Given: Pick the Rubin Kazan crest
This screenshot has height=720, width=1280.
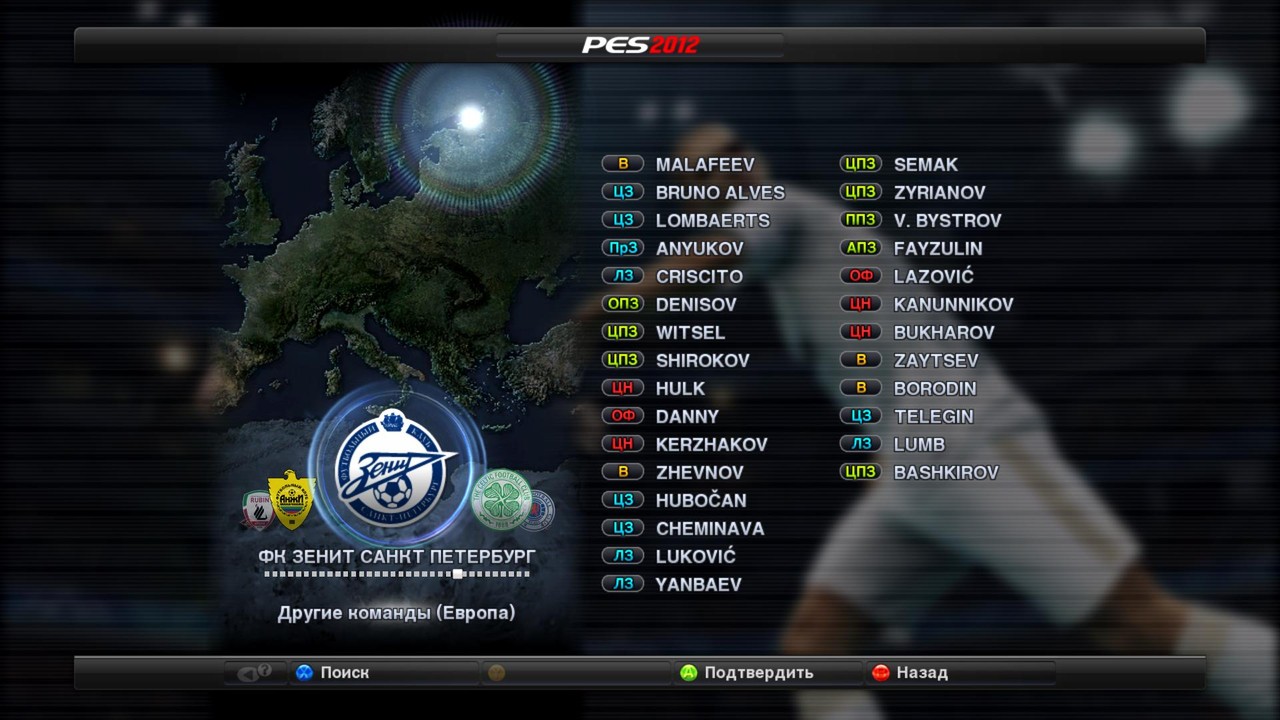Looking at the screenshot, I should coord(258,509).
